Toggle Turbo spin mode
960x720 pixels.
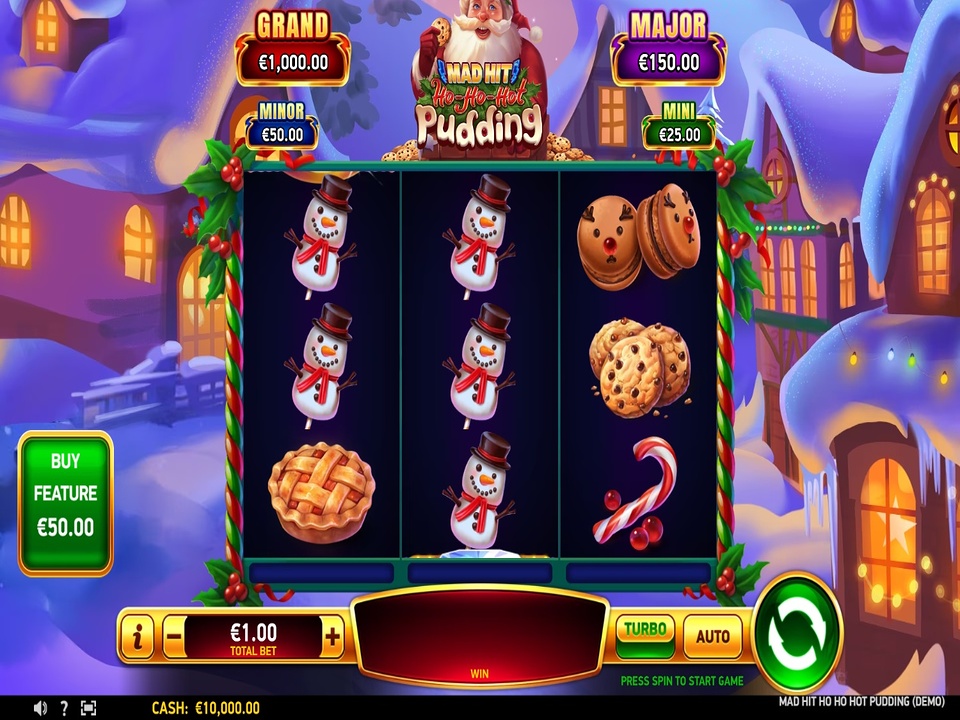645,634
